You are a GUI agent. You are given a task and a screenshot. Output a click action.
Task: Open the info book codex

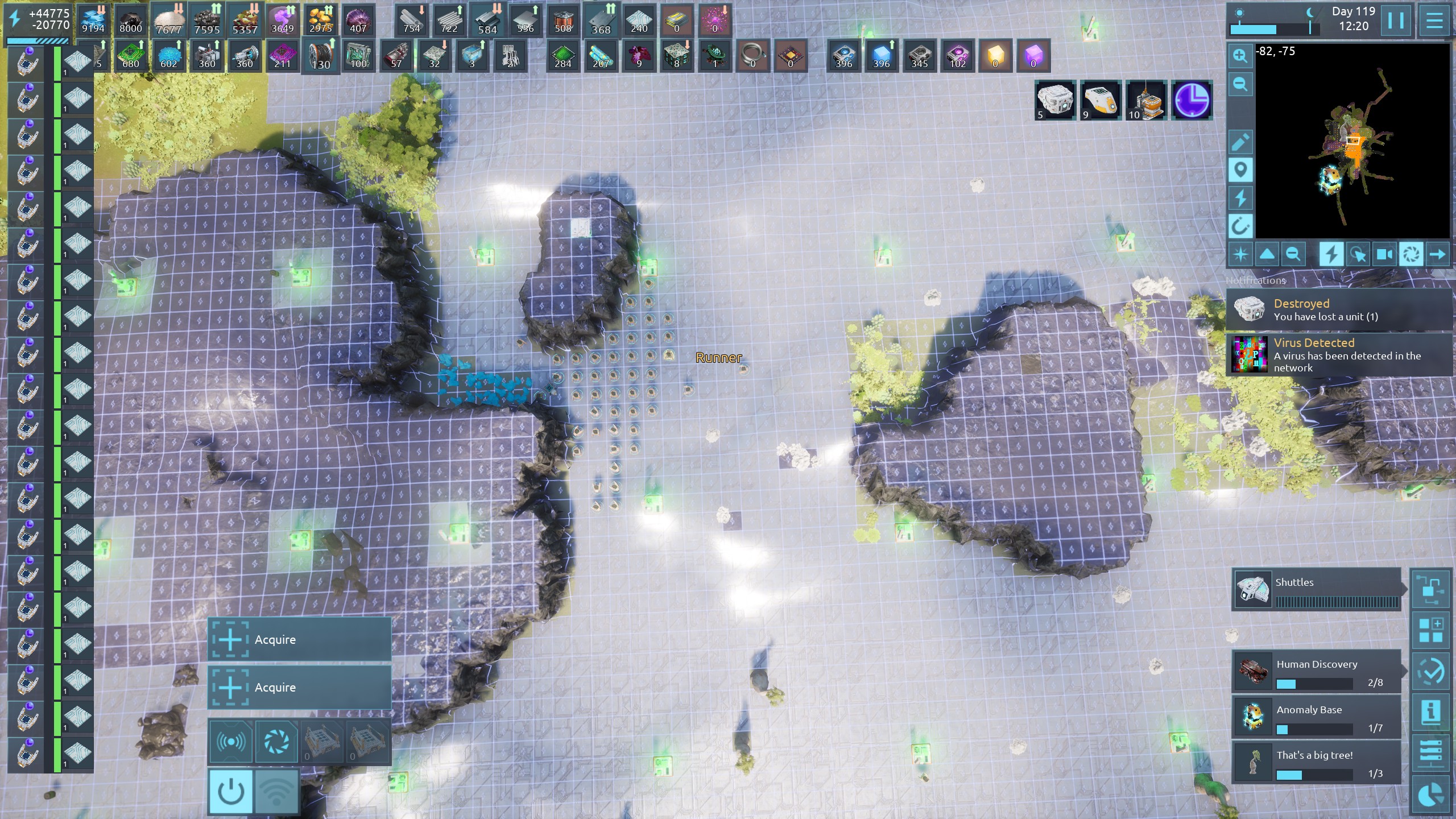click(1430, 712)
